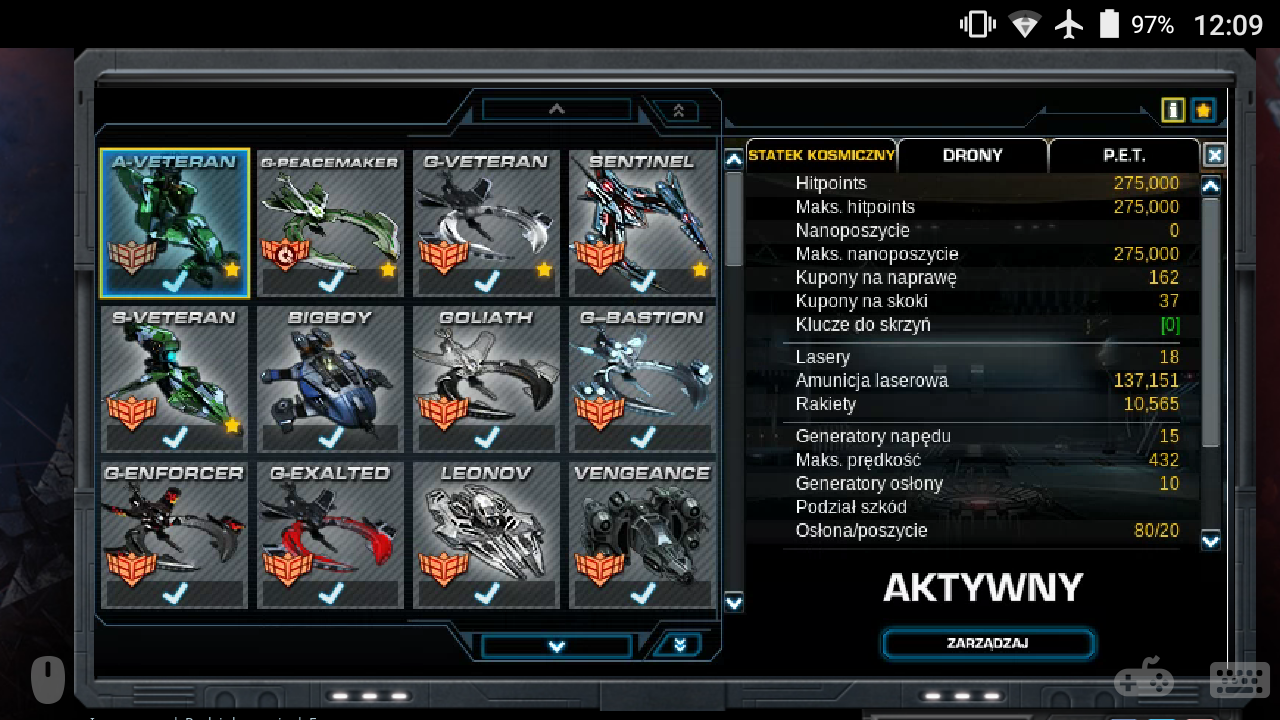Open the info icon at top right
This screenshot has height=720, width=1280.
pyautogui.click(x=1173, y=110)
